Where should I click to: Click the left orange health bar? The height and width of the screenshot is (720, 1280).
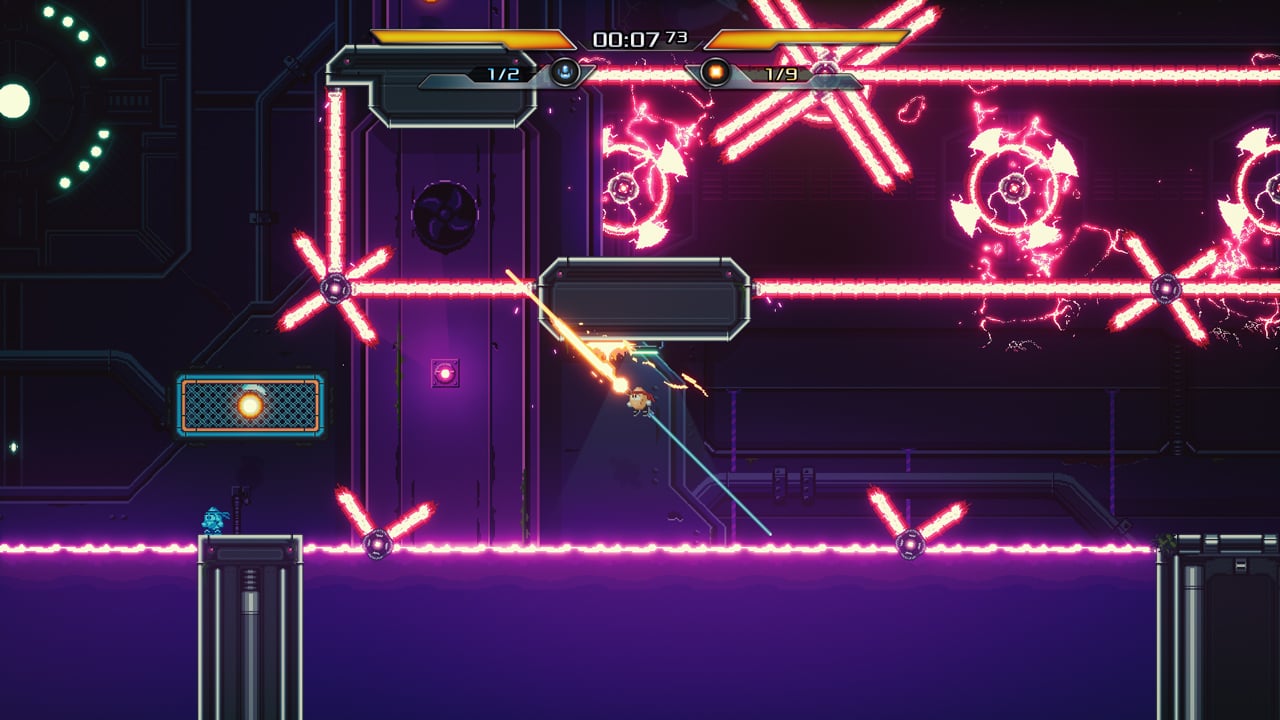(x=460, y=36)
